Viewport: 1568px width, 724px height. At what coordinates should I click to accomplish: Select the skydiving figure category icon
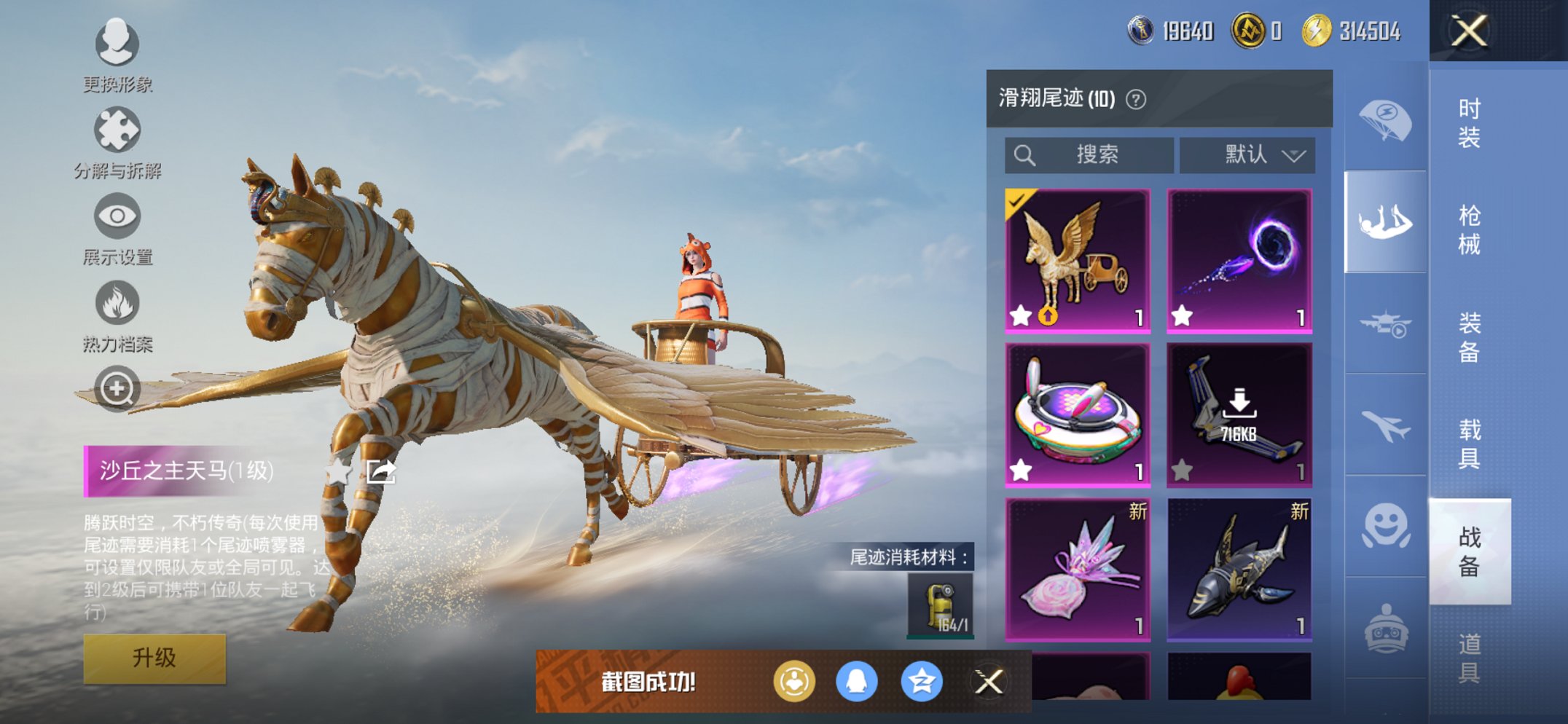(1384, 219)
